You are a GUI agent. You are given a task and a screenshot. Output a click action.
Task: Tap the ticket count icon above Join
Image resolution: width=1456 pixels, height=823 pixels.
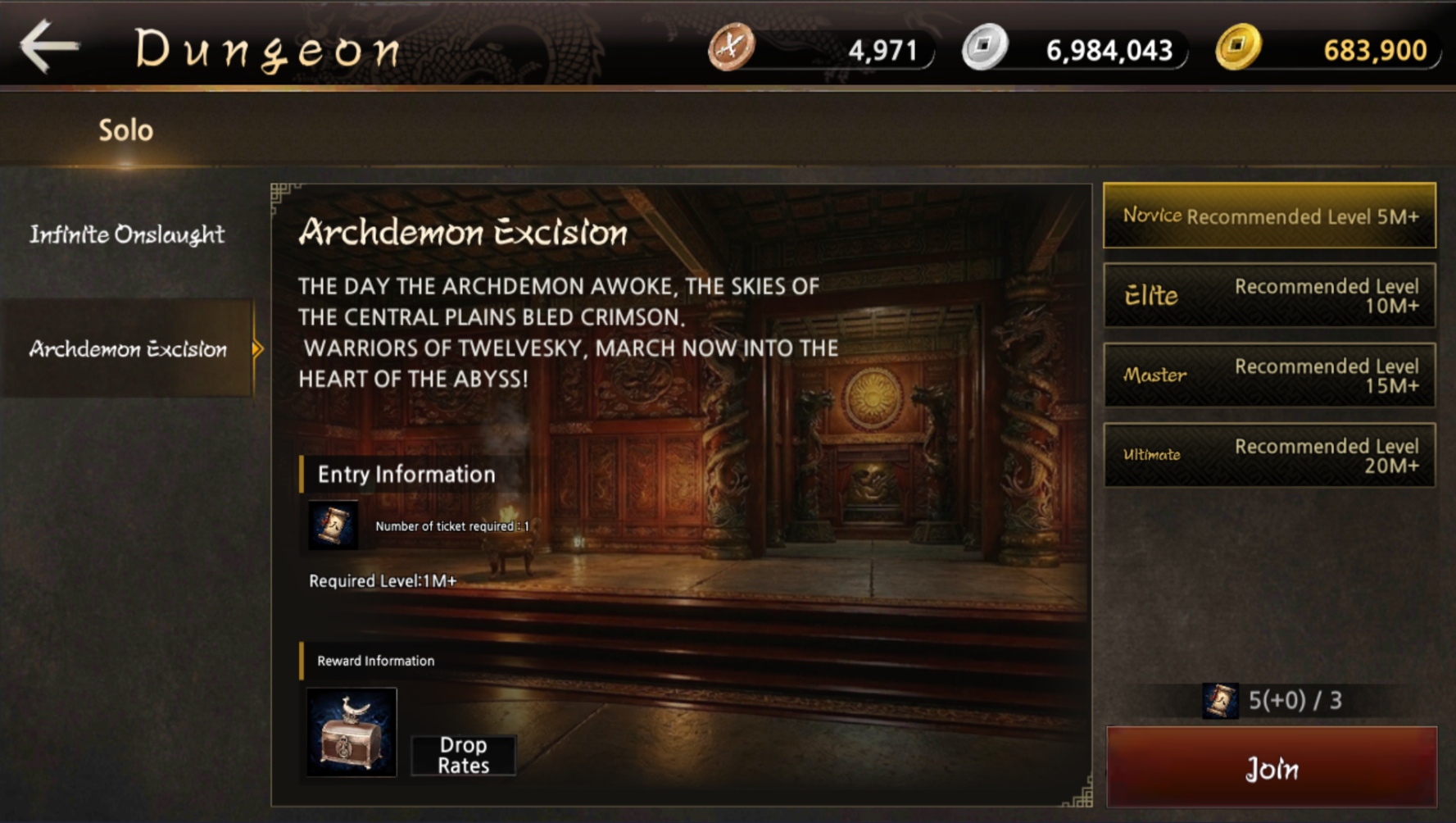[1219, 701]
